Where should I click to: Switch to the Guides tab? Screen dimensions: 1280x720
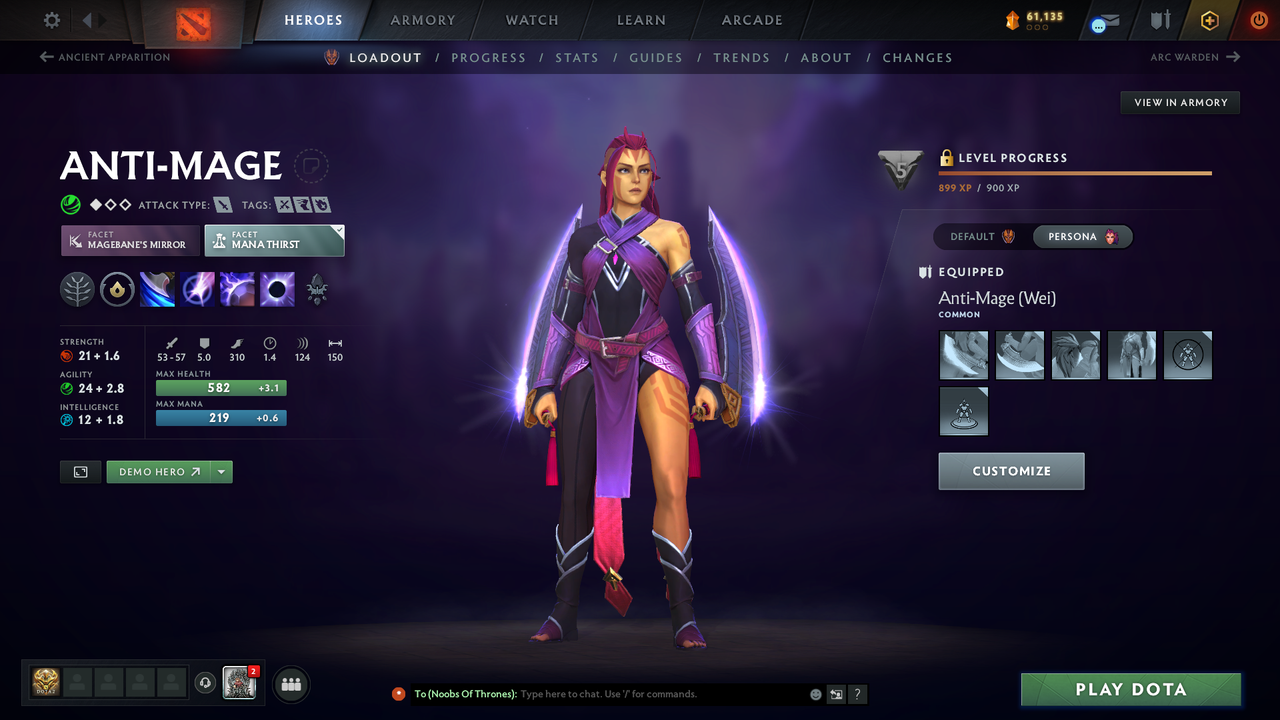pyautogui.click(x=656, y=57)
